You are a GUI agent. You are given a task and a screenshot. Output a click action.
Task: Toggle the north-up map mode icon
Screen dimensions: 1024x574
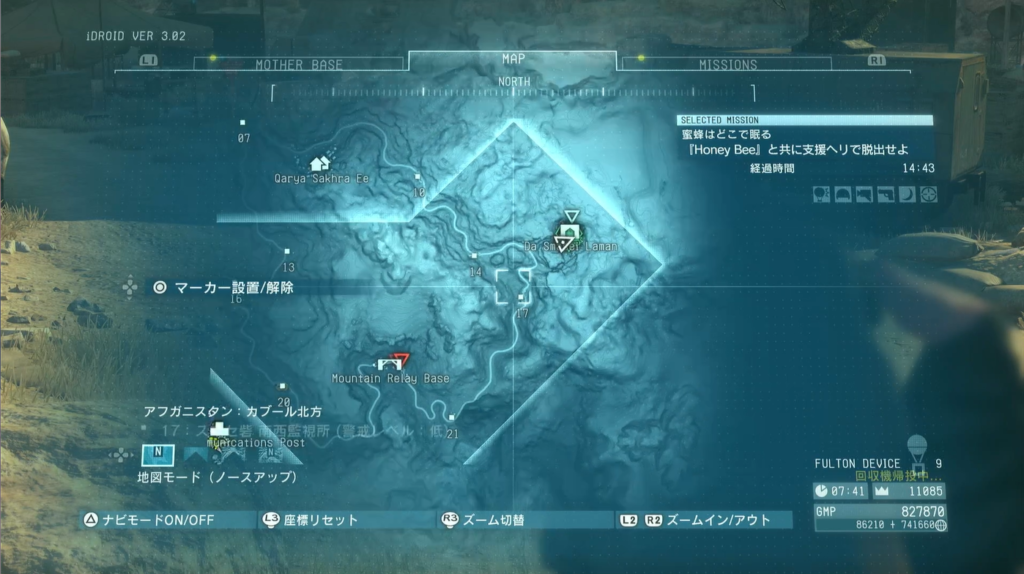(159, 454)
